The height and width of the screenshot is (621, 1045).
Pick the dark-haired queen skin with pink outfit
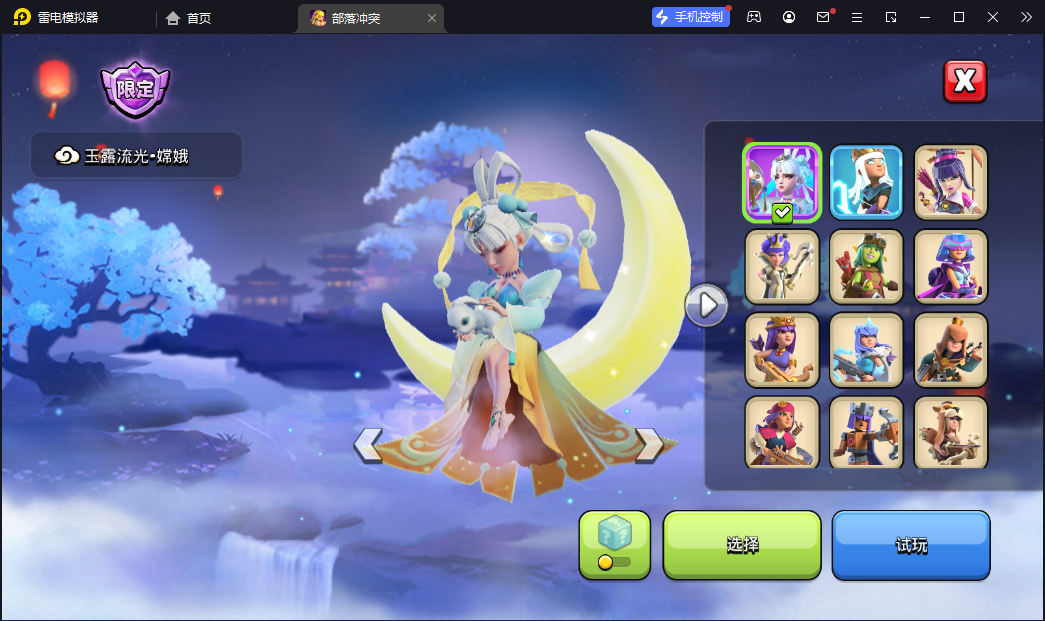[x=950, y=182]
